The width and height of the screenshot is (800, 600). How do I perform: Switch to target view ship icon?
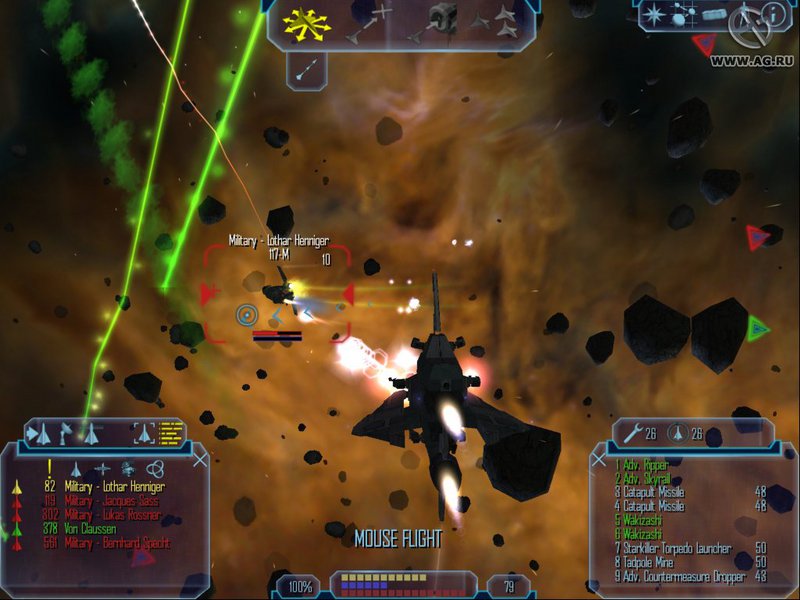coord(144,434)
